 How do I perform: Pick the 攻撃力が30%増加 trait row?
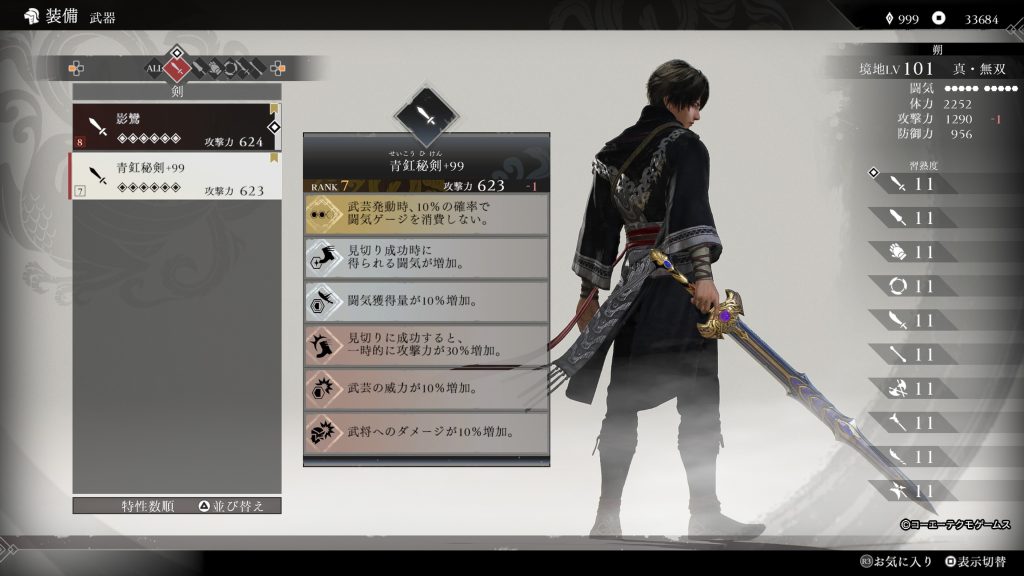click(426, 344)
